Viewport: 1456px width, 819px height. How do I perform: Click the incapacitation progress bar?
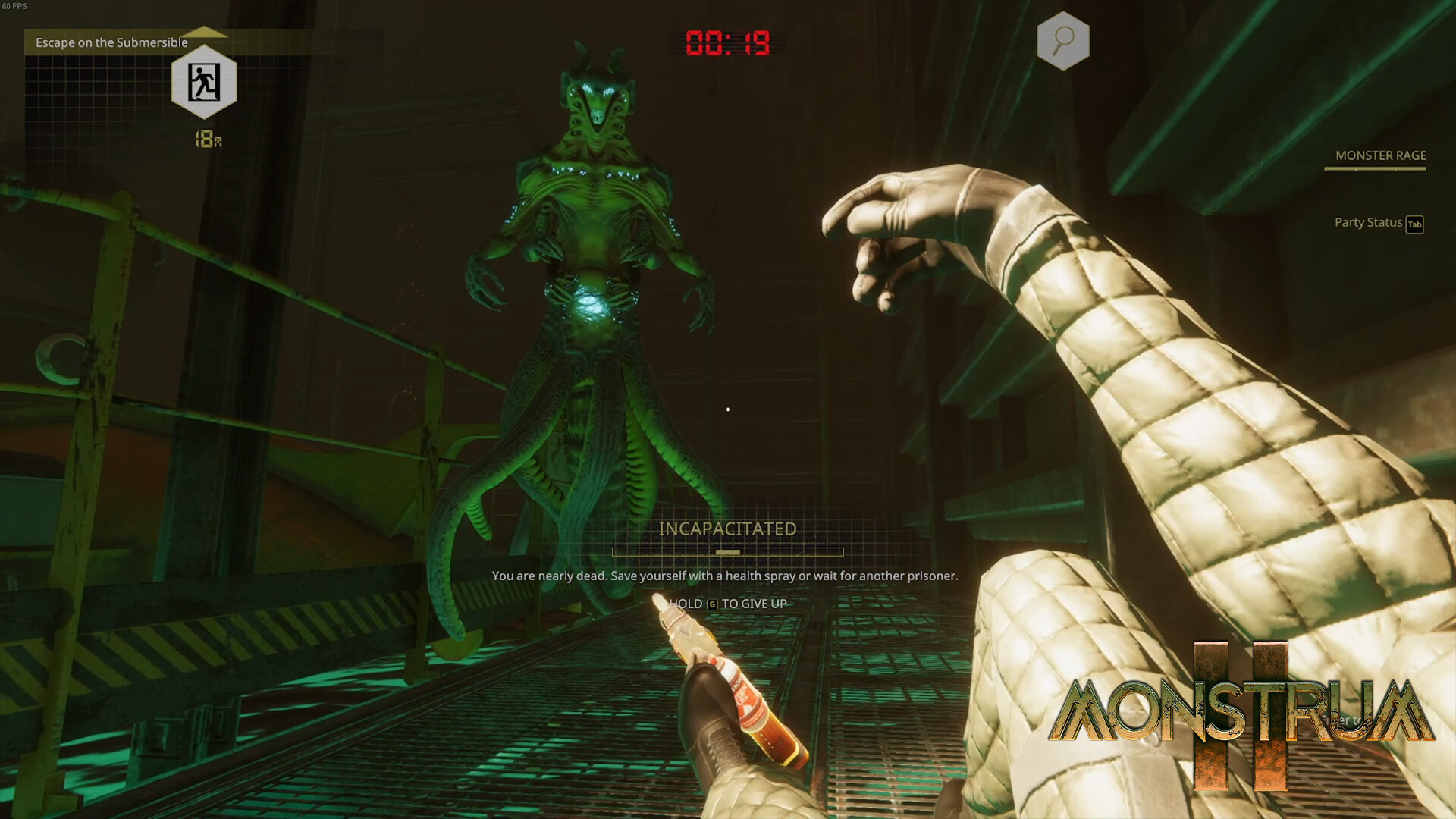(726, 553)
